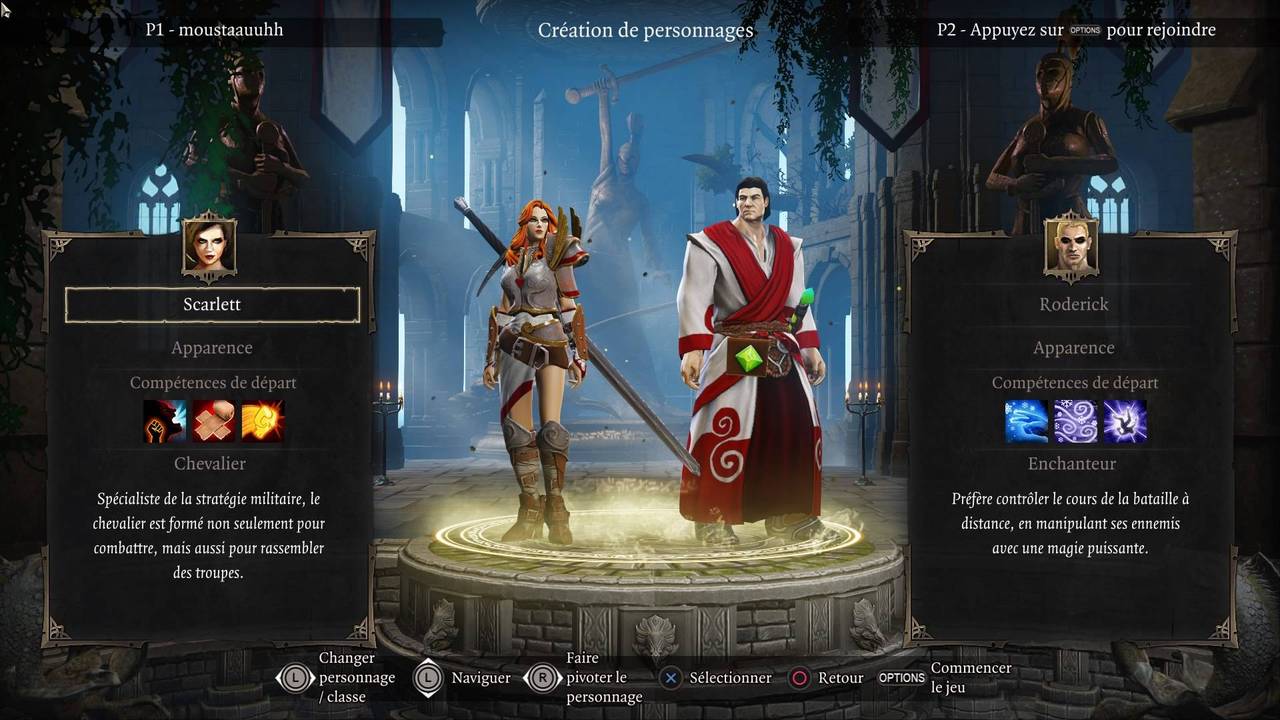Select the purple bolt skill icon
The width and height of the screenshot is (1280, 720).
point(1124,421)
